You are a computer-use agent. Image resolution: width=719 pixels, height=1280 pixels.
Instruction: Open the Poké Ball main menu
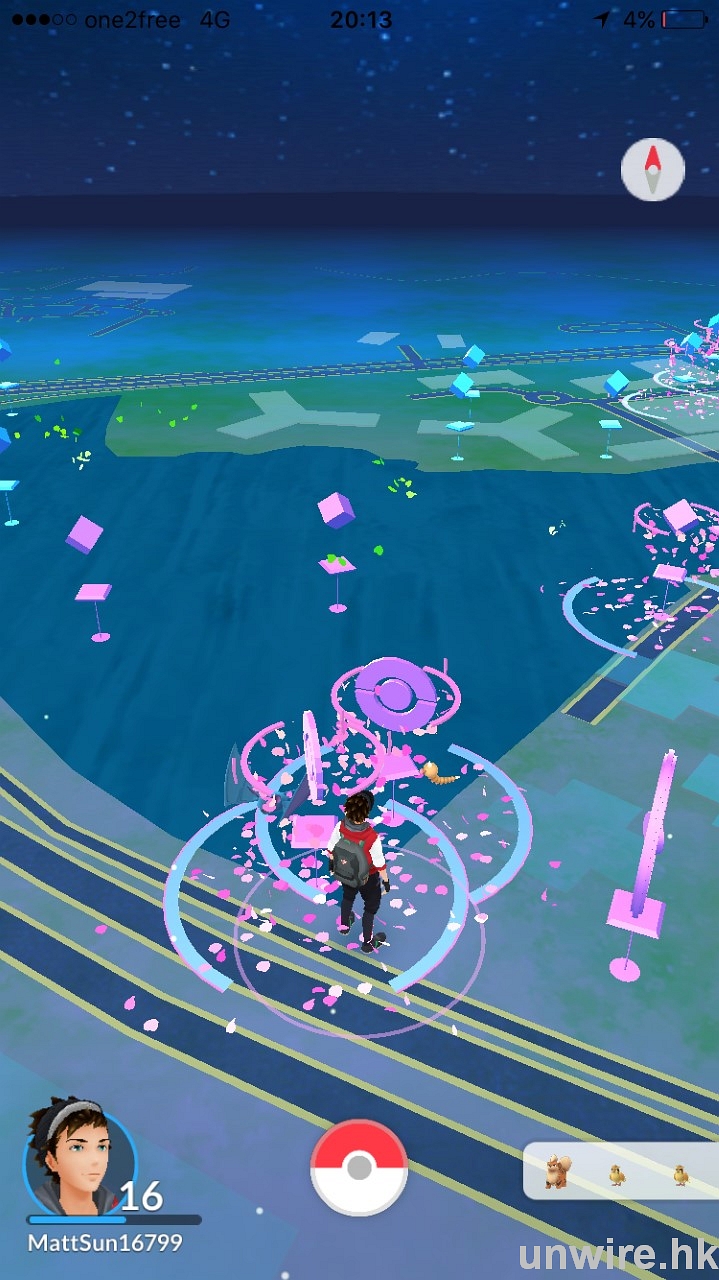(359, 1167)
